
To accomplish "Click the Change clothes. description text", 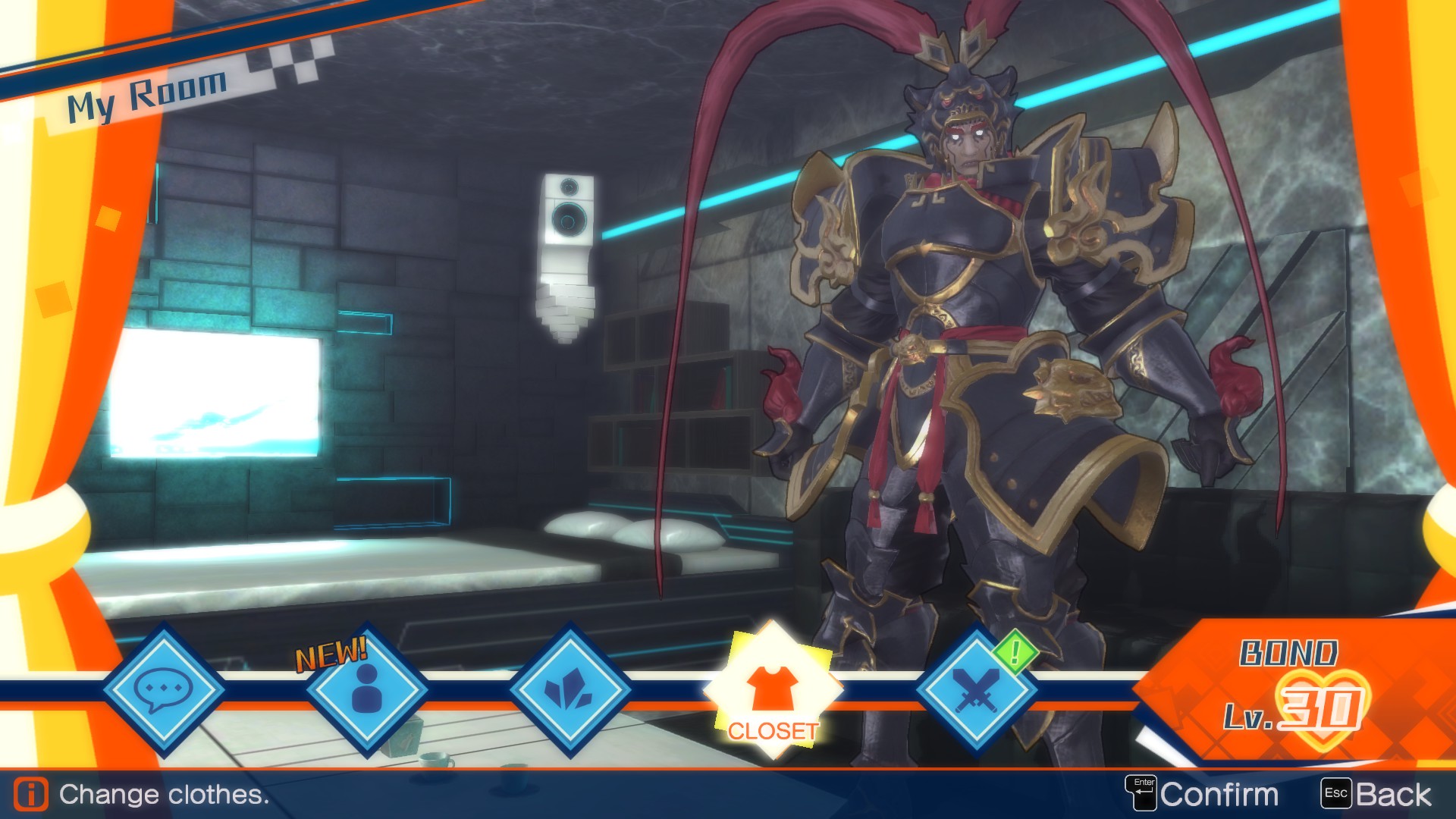I will coord(163,795).
